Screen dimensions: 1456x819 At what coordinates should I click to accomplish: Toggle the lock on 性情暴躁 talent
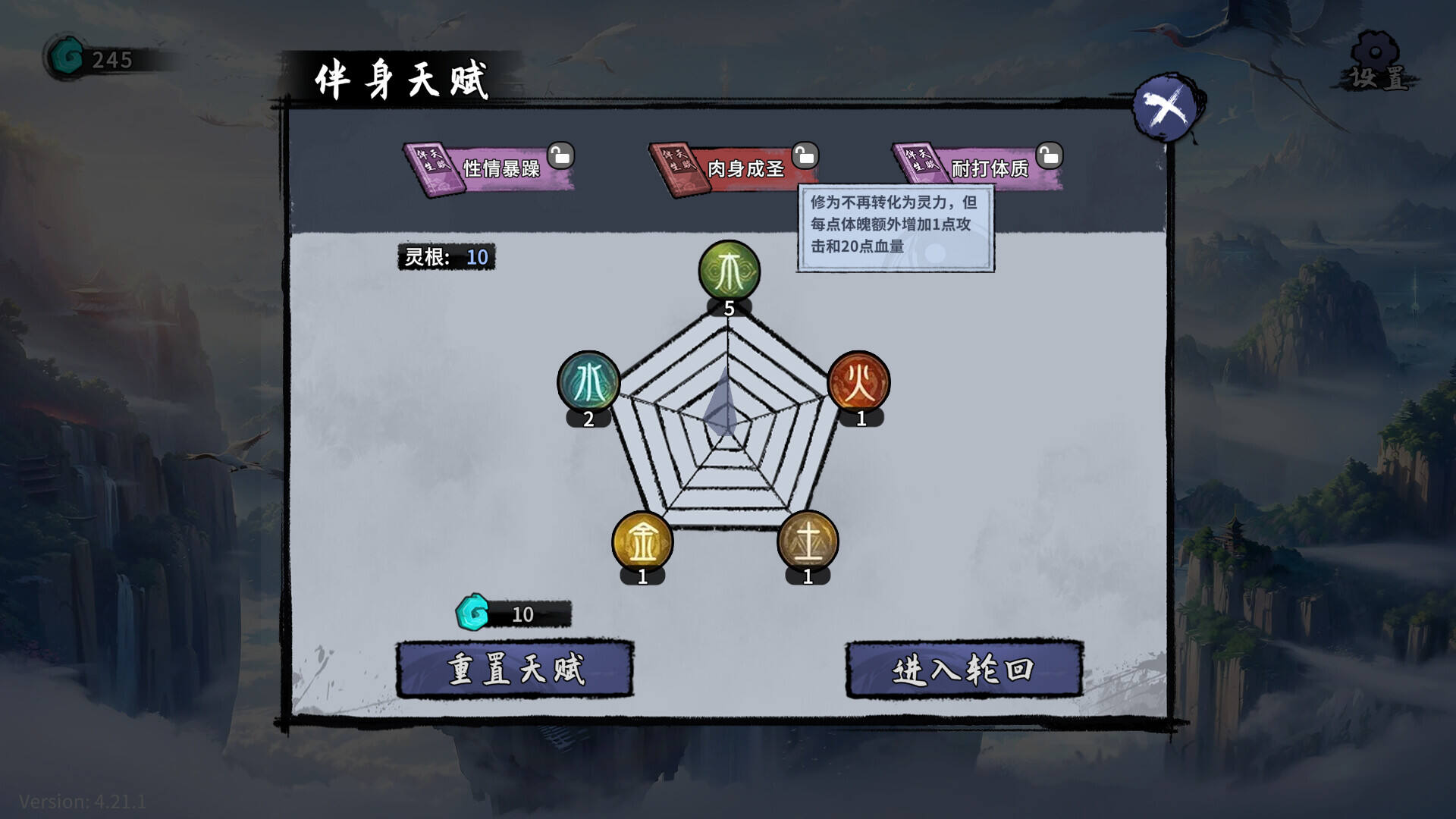coord(559,155)
